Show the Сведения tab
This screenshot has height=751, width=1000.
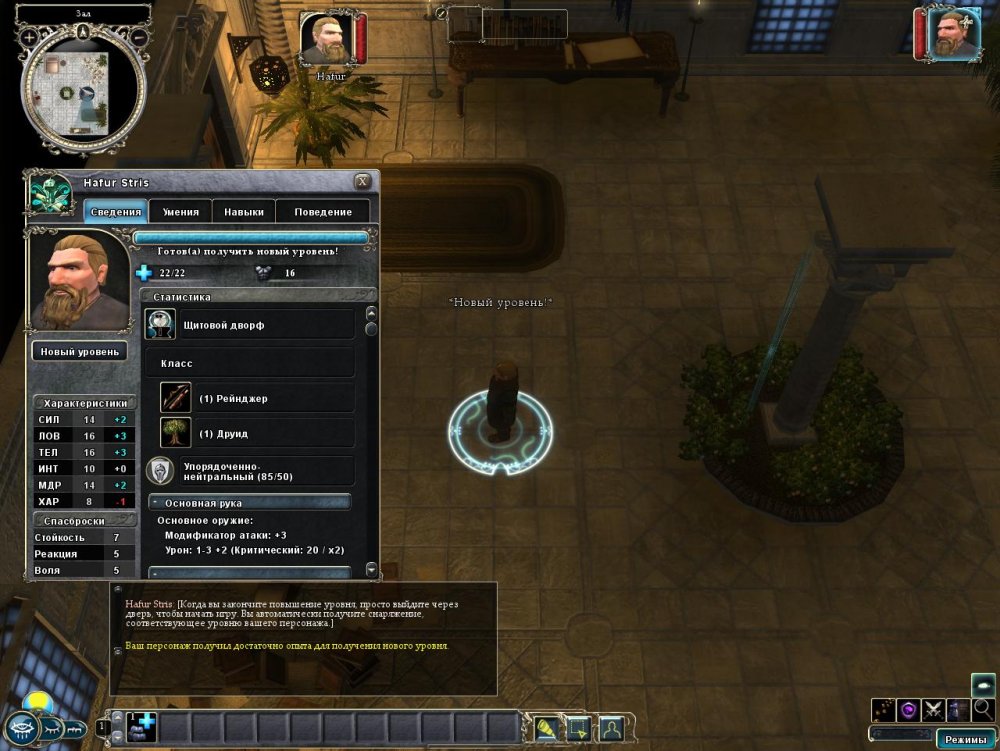pyautogui.click(x=116, y=211)
